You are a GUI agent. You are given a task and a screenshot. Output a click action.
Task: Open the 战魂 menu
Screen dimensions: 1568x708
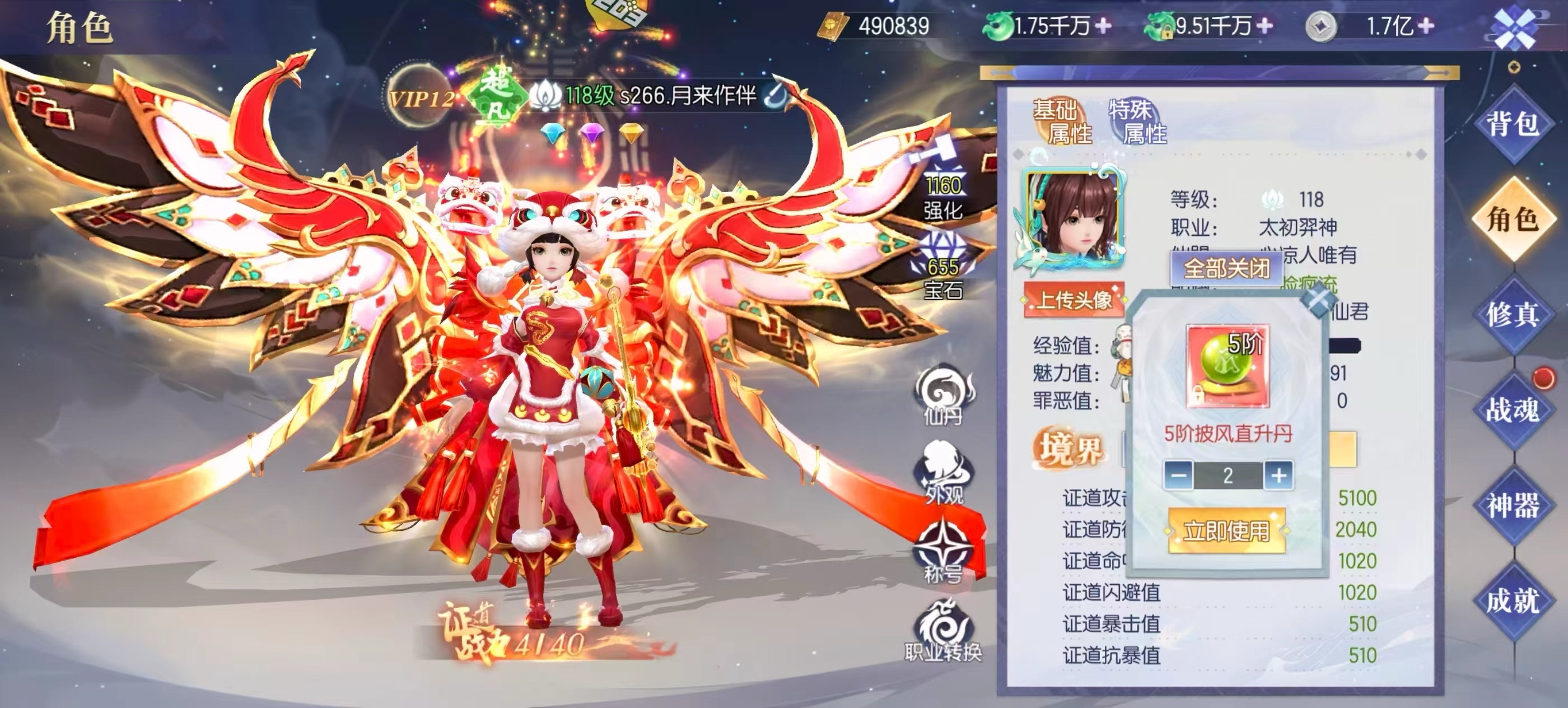pos(1513,409)
